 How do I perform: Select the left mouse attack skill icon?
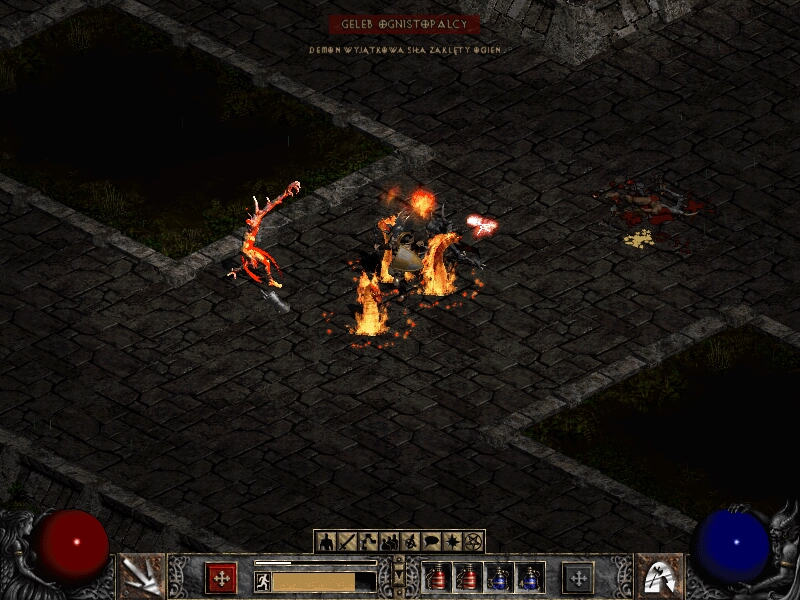141,576
